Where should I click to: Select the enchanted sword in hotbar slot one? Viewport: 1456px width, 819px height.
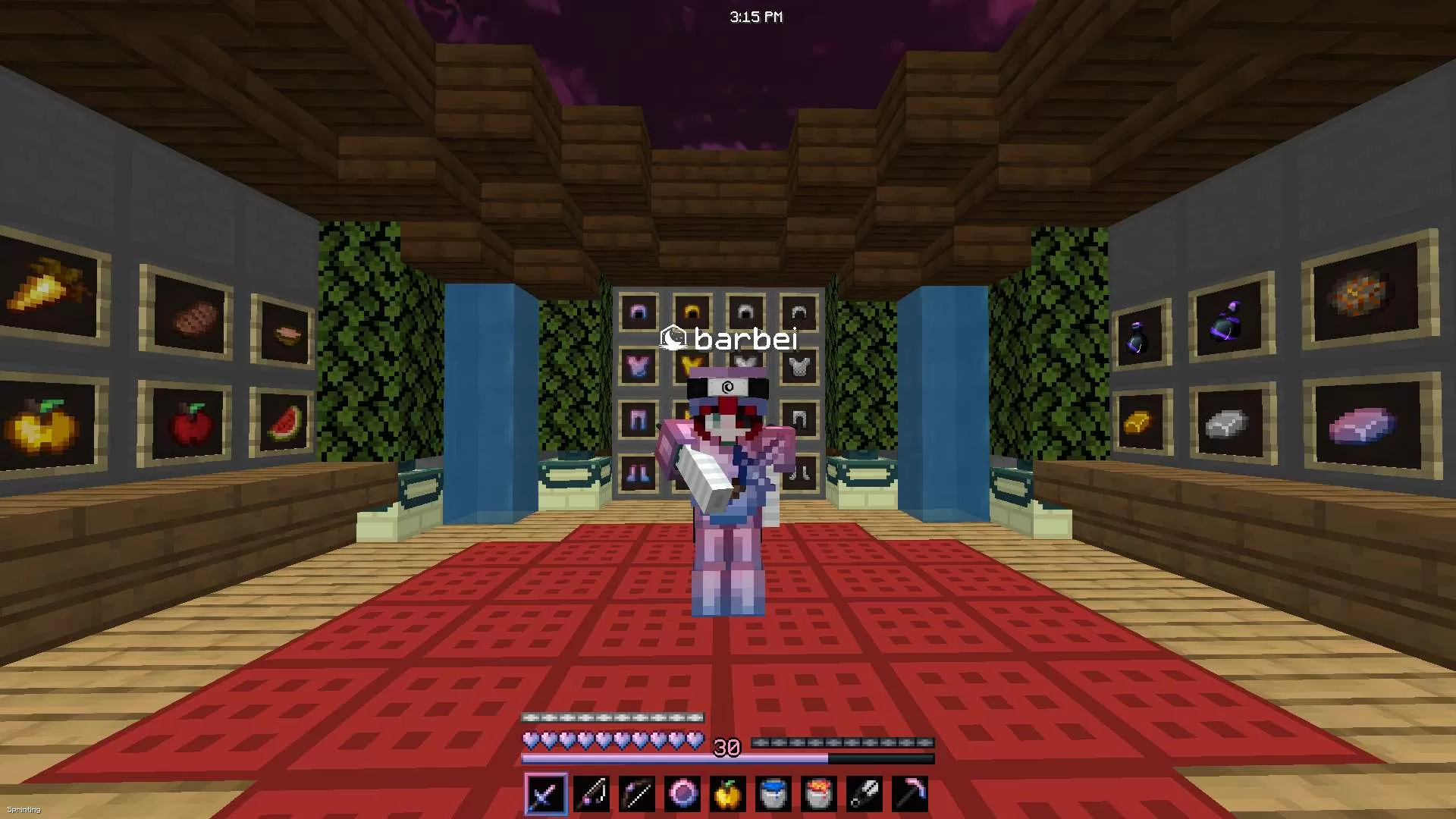(x=545, y=792)
